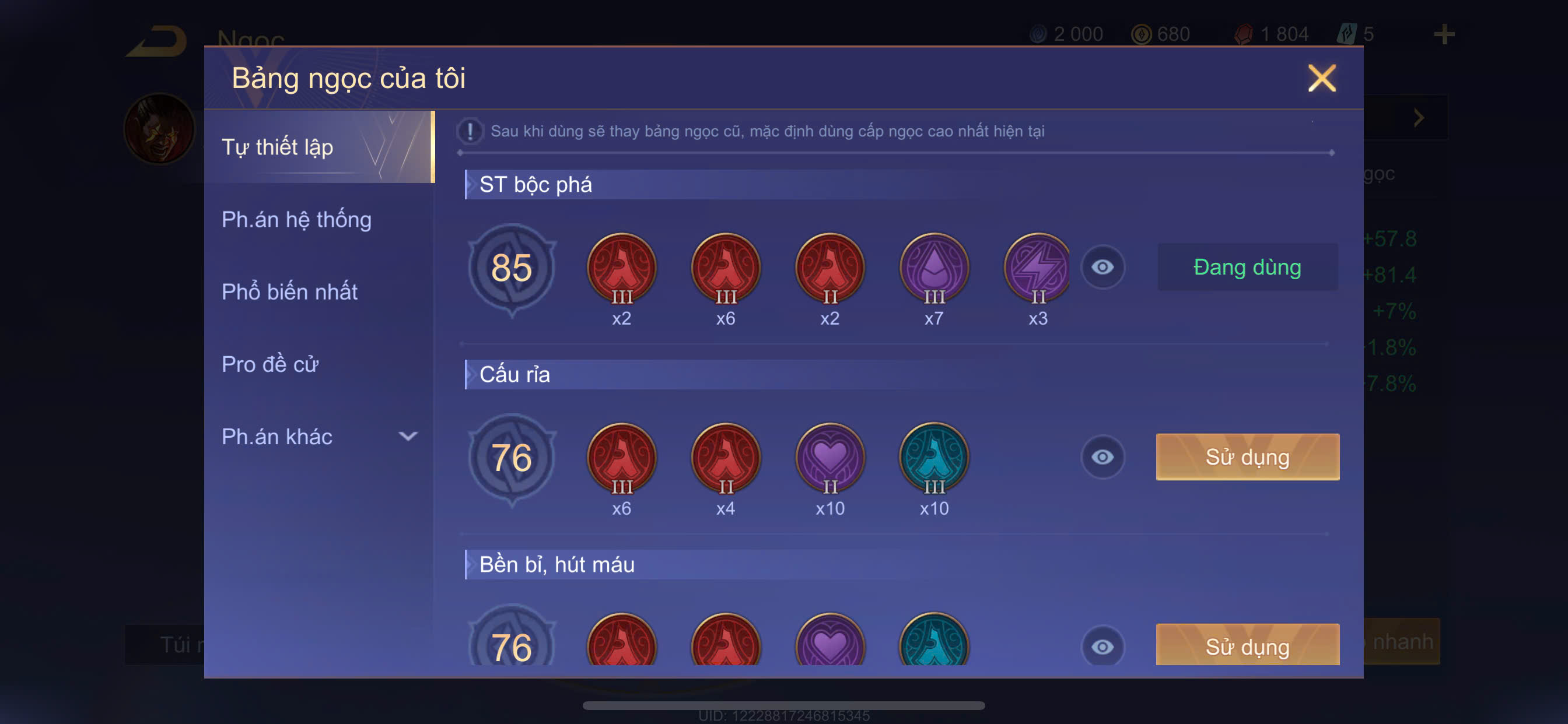Select the purple lightning rune in ST bộc phá

click(1037, 268)
